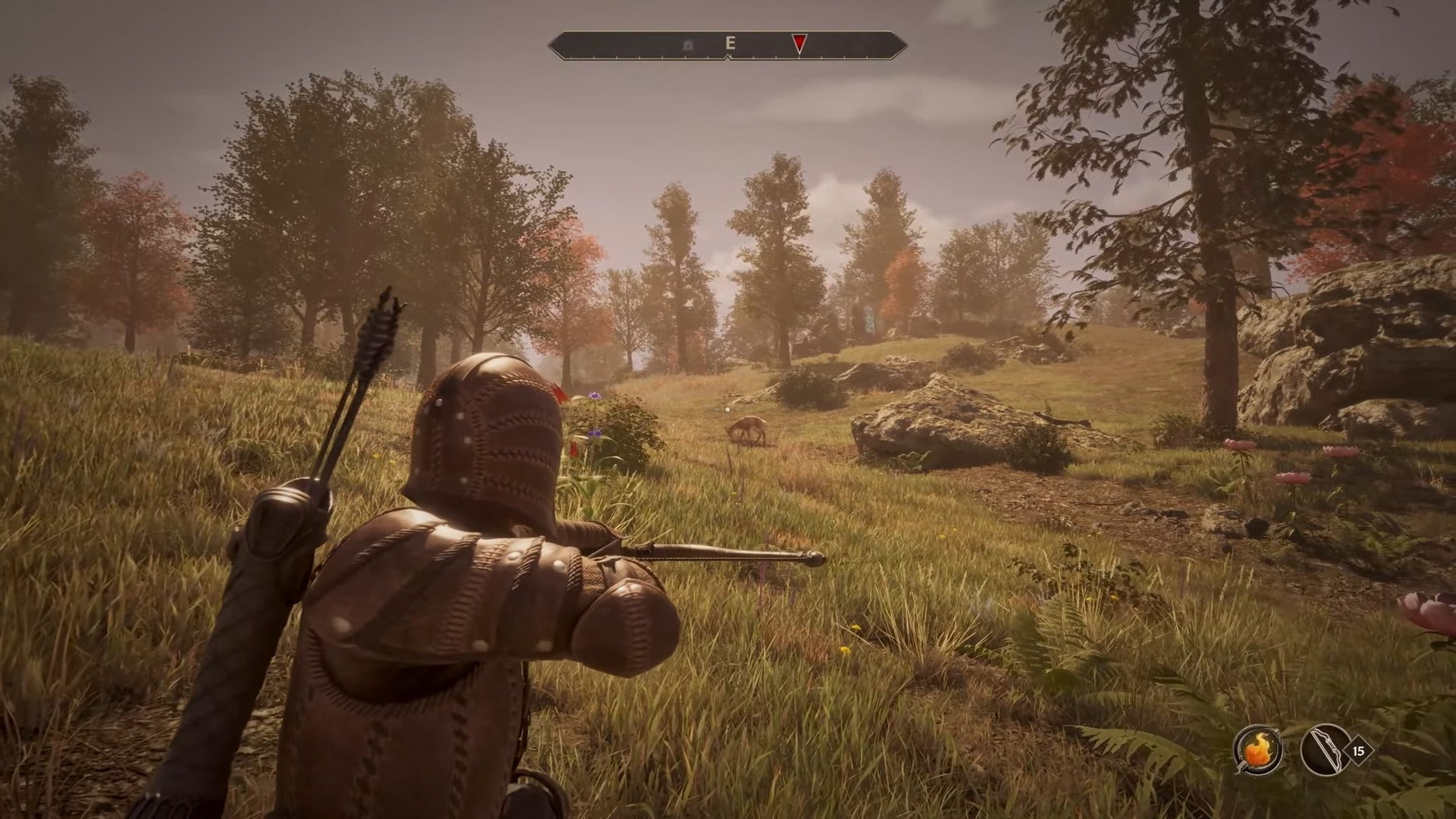Click the aiming crosshair dot
The width and height of the screenshot is (1456, 819).
click(728, 408)
